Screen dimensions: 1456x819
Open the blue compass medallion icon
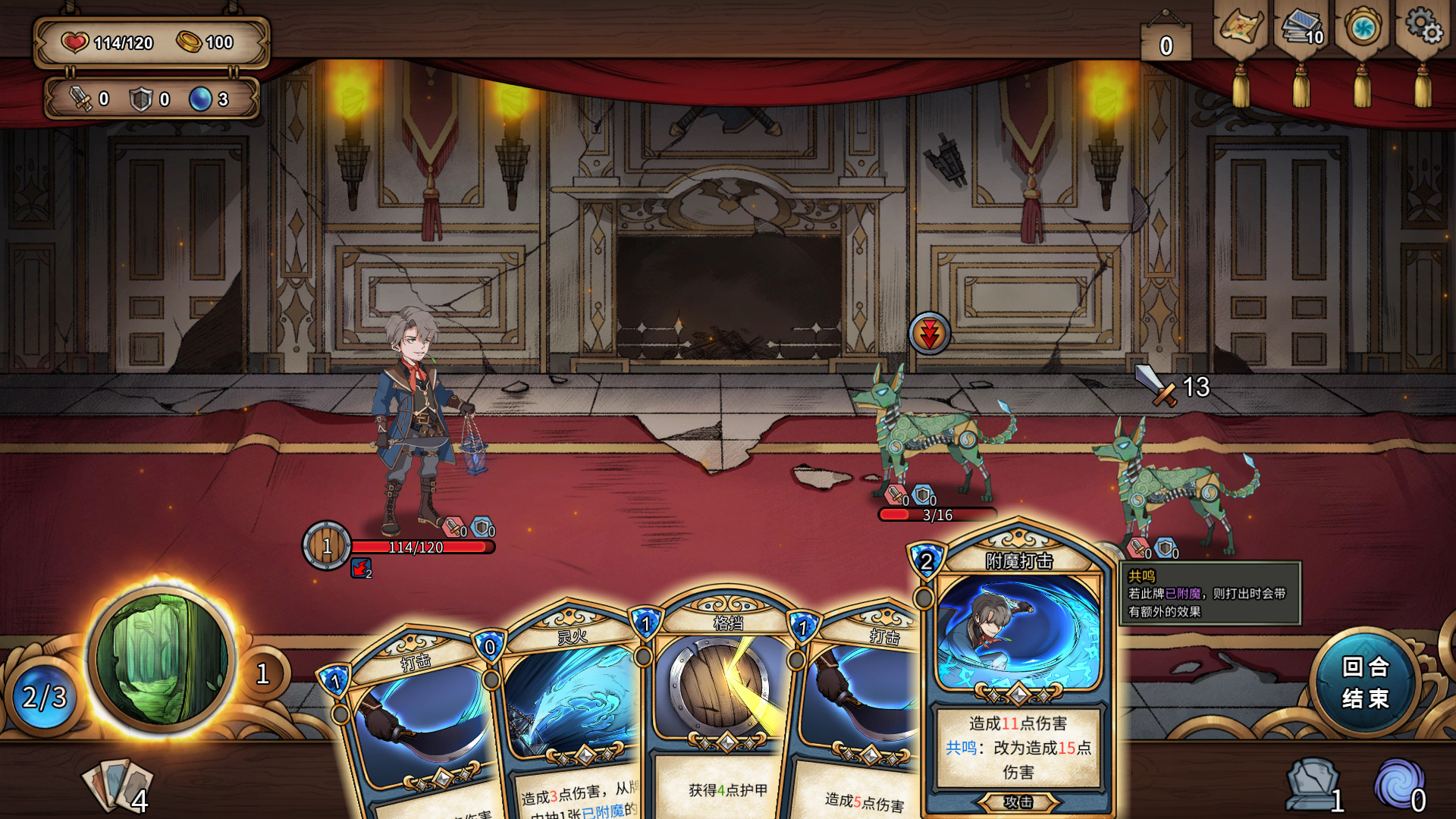(1362, 29)
